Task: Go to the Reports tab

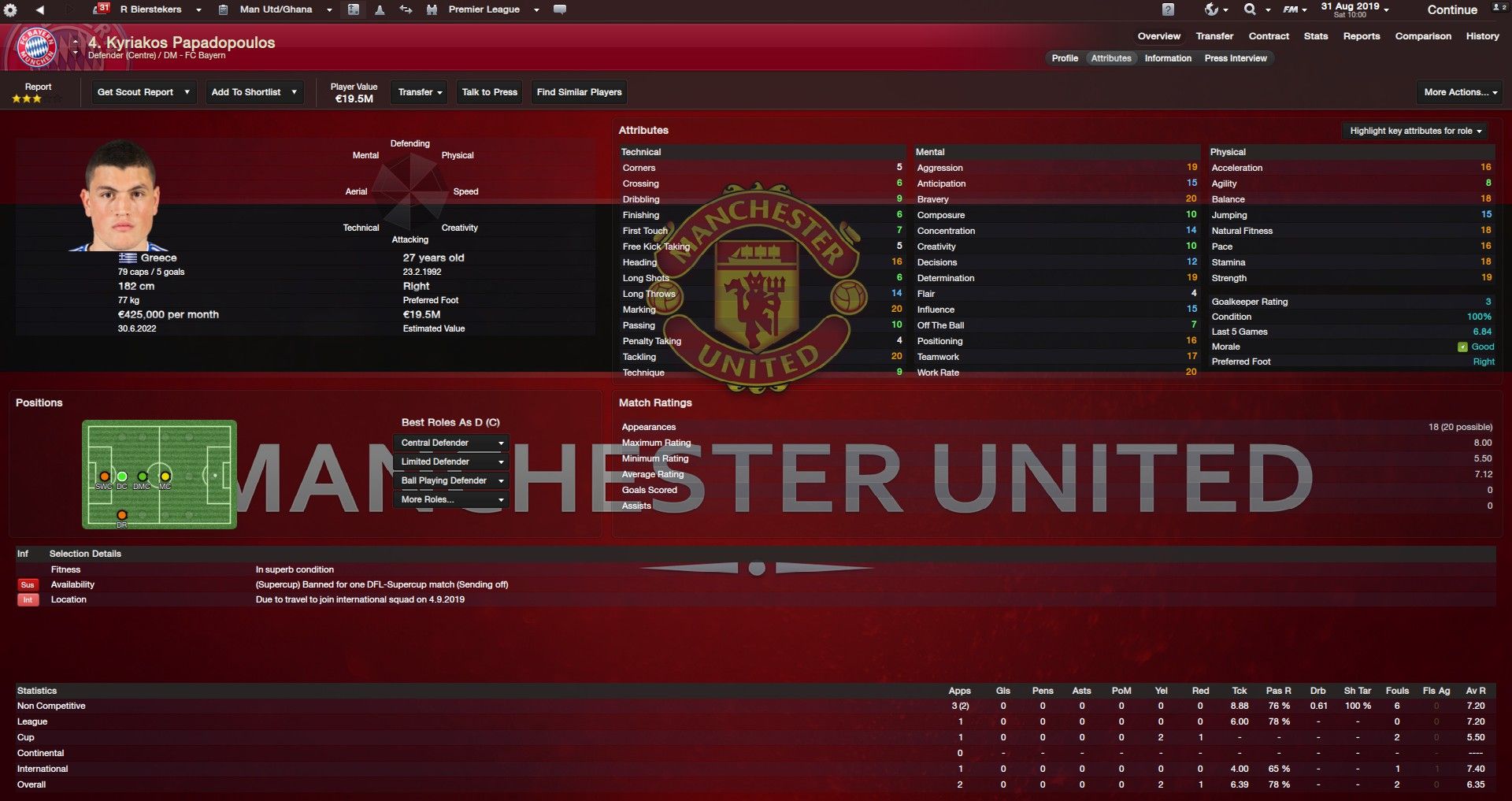Action: 1361,36
